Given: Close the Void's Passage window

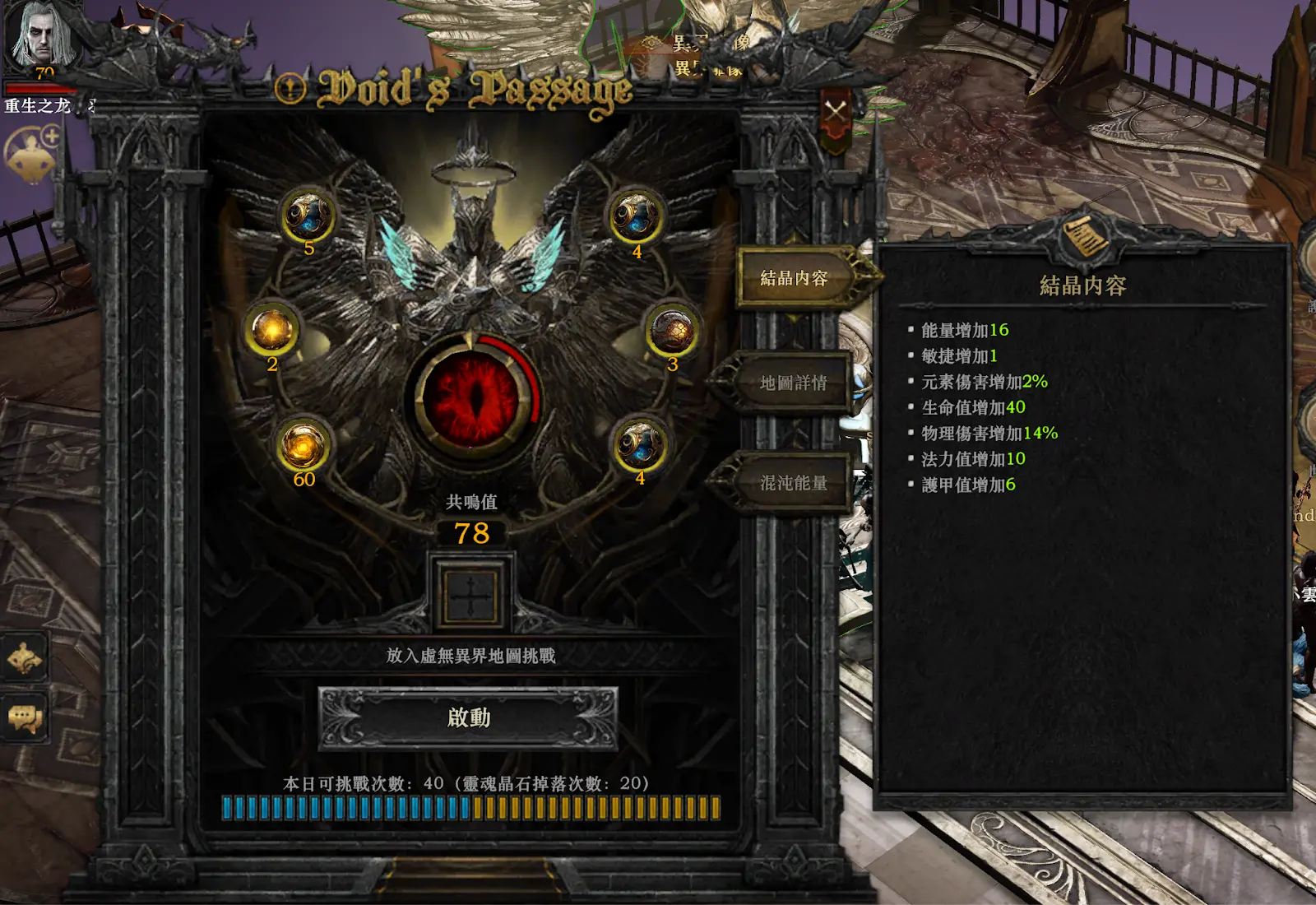Looking at the screenshot, I should click(836, 111).
